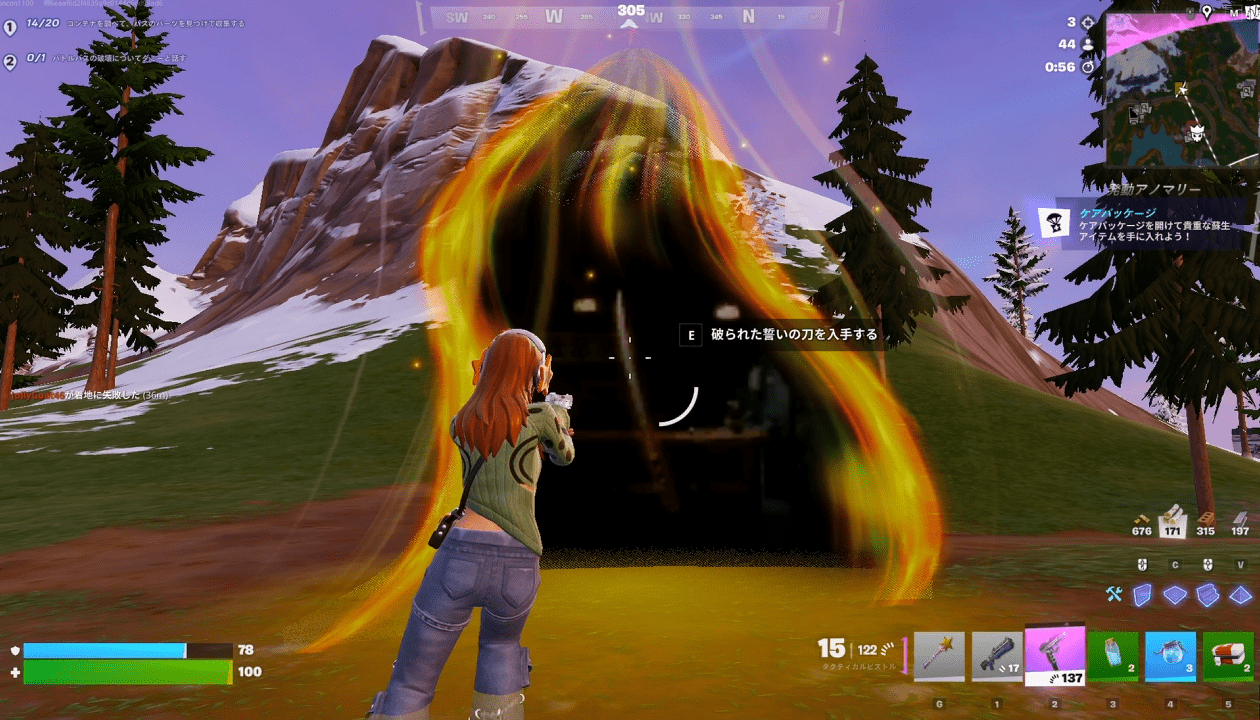The width and height of the screenshot is (1260, 720).
Task: Choose wood as building material
Action: pyautogui.click(x=1173, y=520)
